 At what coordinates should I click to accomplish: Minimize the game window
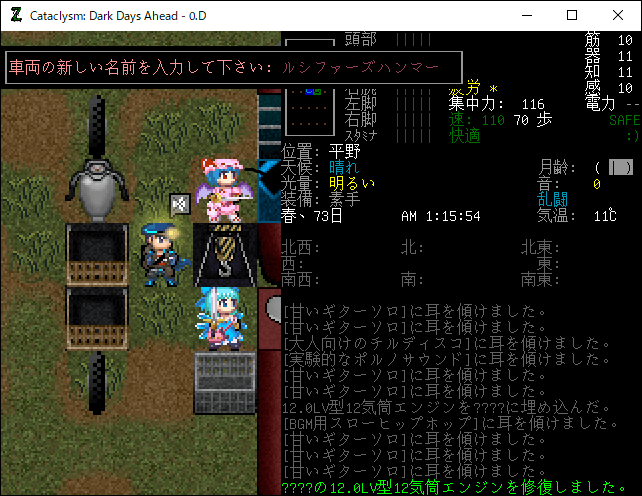click(526, 15)
